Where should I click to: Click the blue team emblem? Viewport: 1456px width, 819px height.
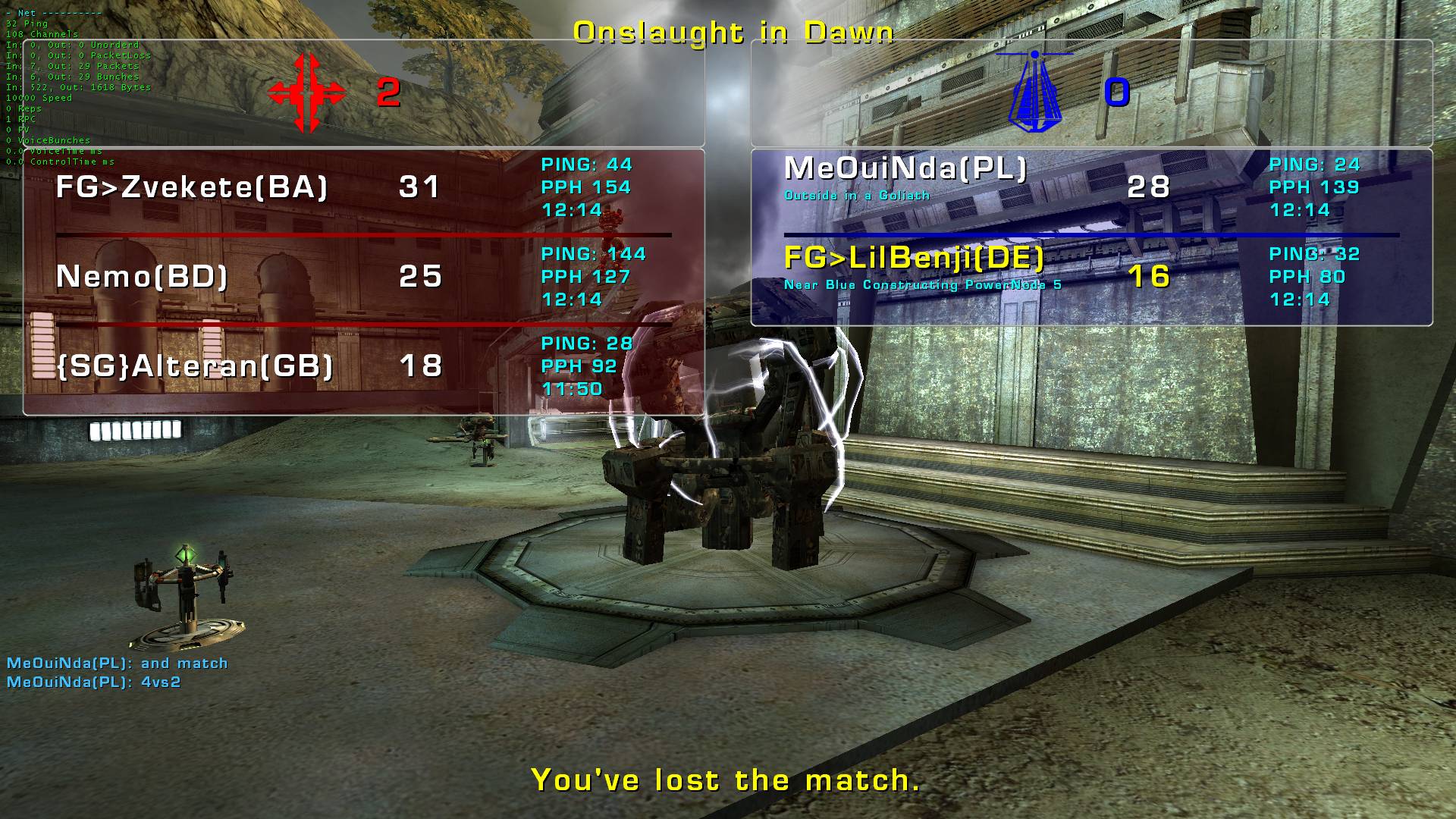click(1034, 91)
